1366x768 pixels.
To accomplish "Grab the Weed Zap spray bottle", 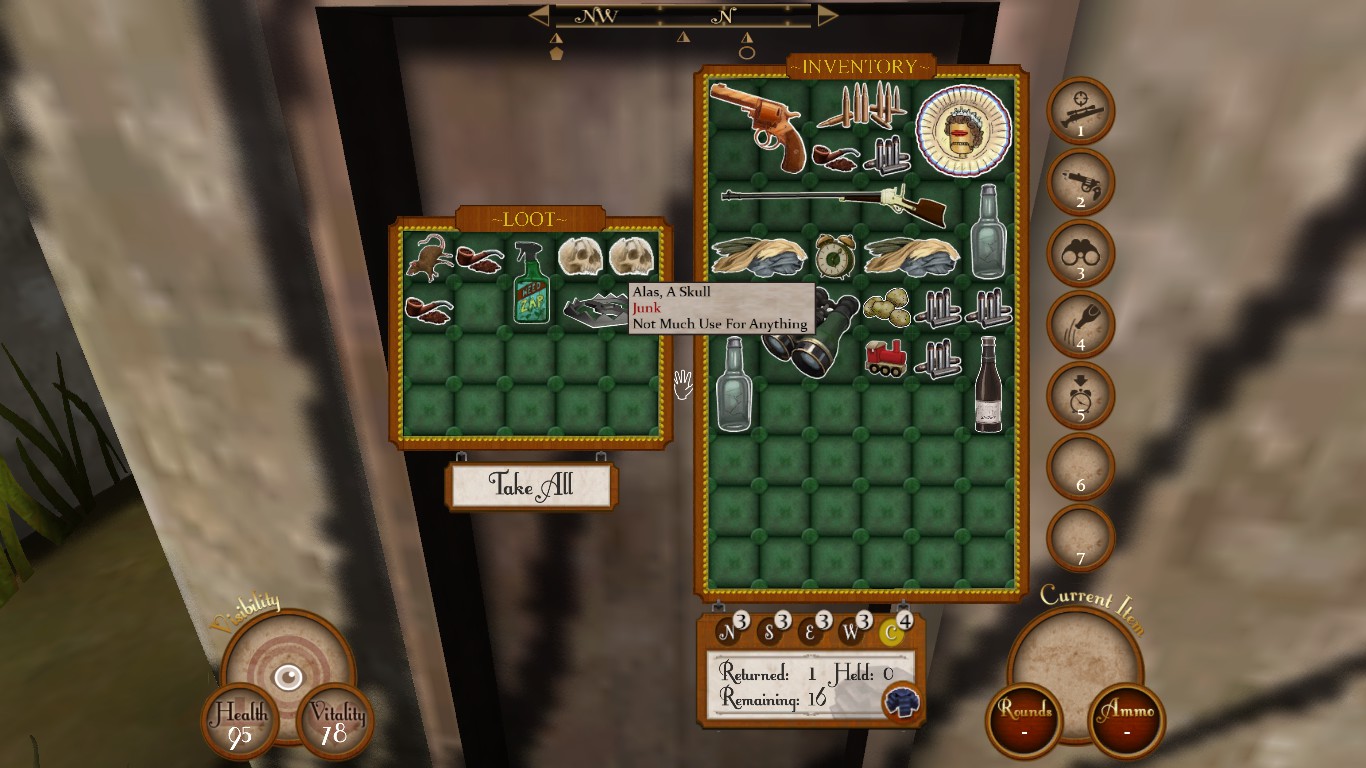I will tap(531, 284).
